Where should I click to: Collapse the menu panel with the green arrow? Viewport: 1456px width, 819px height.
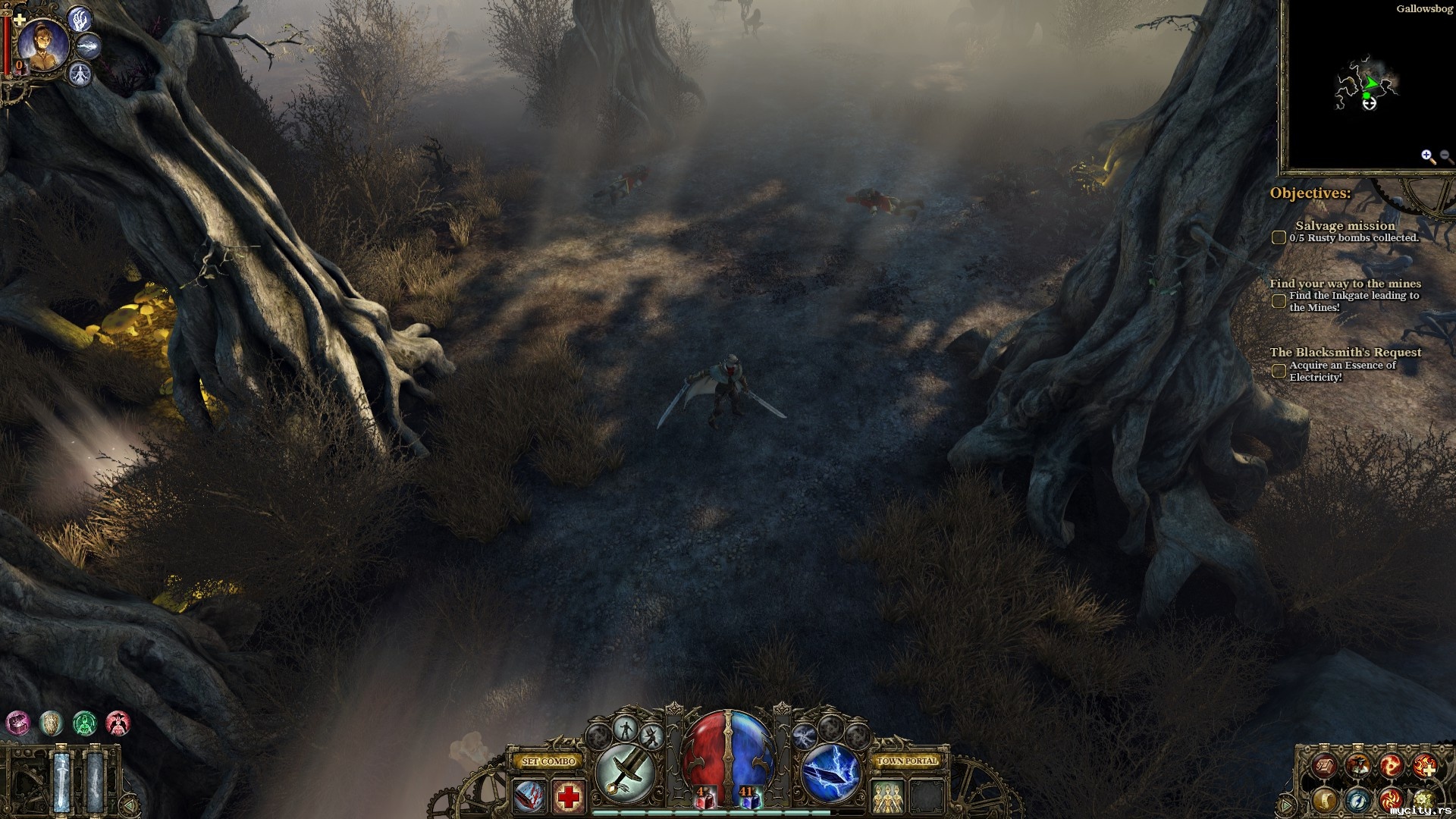(x=1286, y=804)
